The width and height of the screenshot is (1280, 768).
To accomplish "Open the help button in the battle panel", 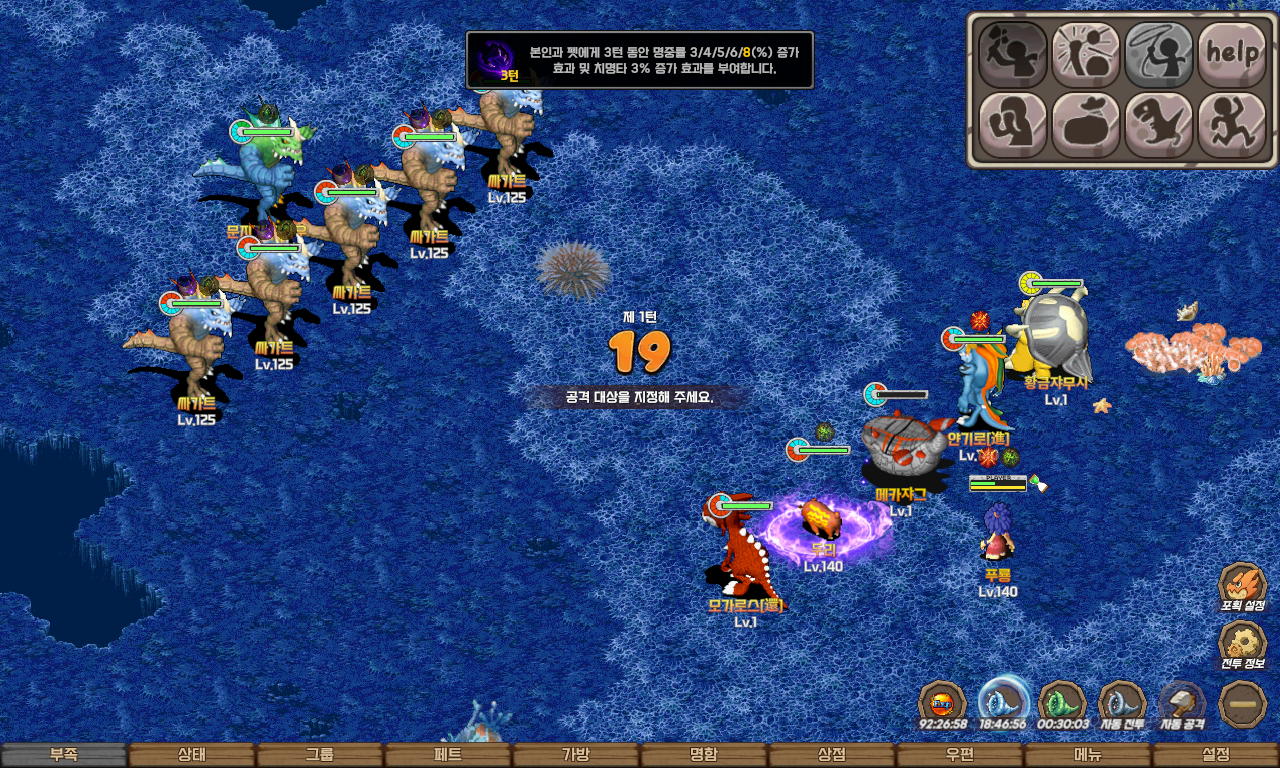I will point(1232,54).
